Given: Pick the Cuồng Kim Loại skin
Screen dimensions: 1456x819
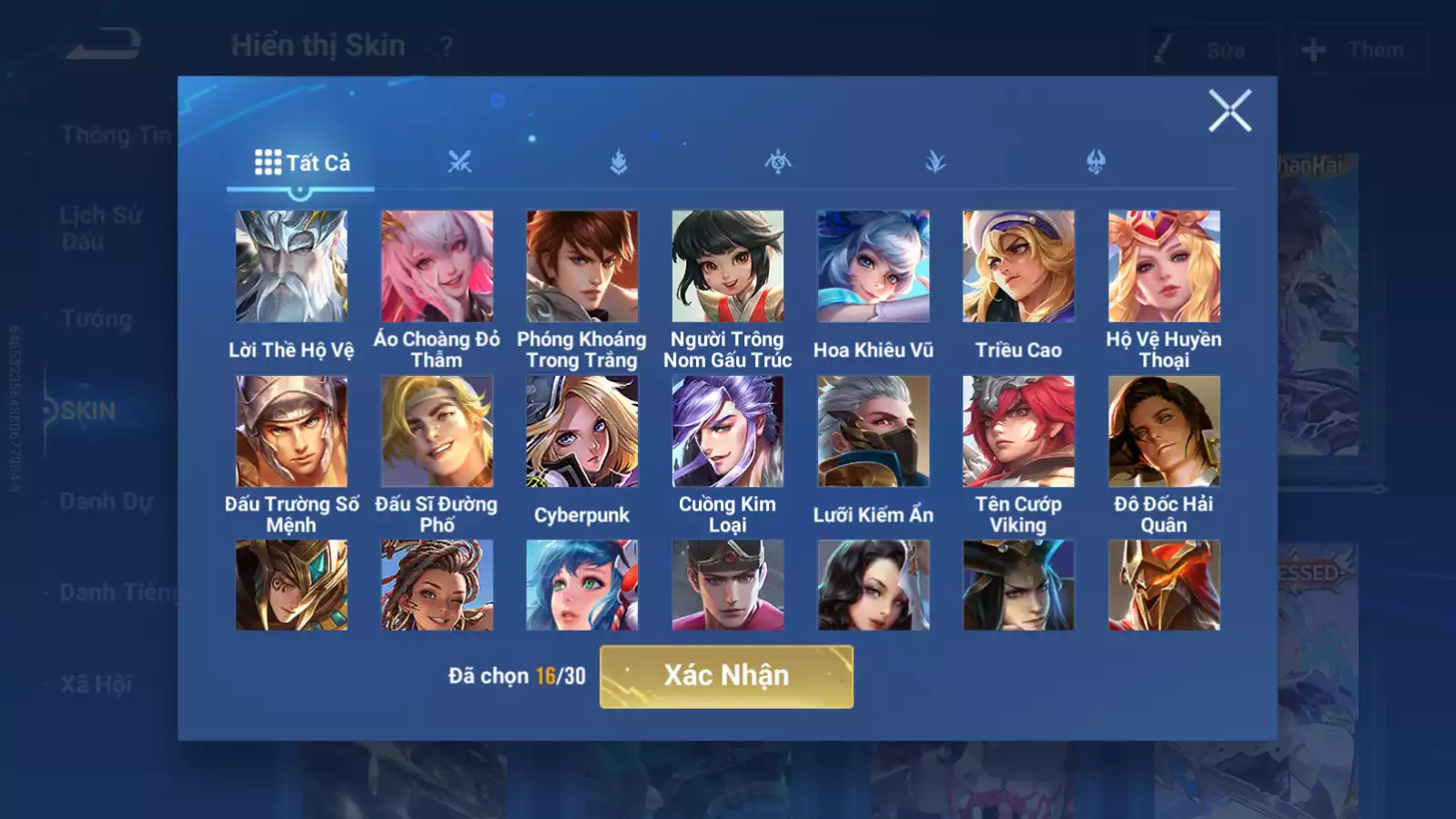Looking at the screenshot, I should (x=728, y=431).
